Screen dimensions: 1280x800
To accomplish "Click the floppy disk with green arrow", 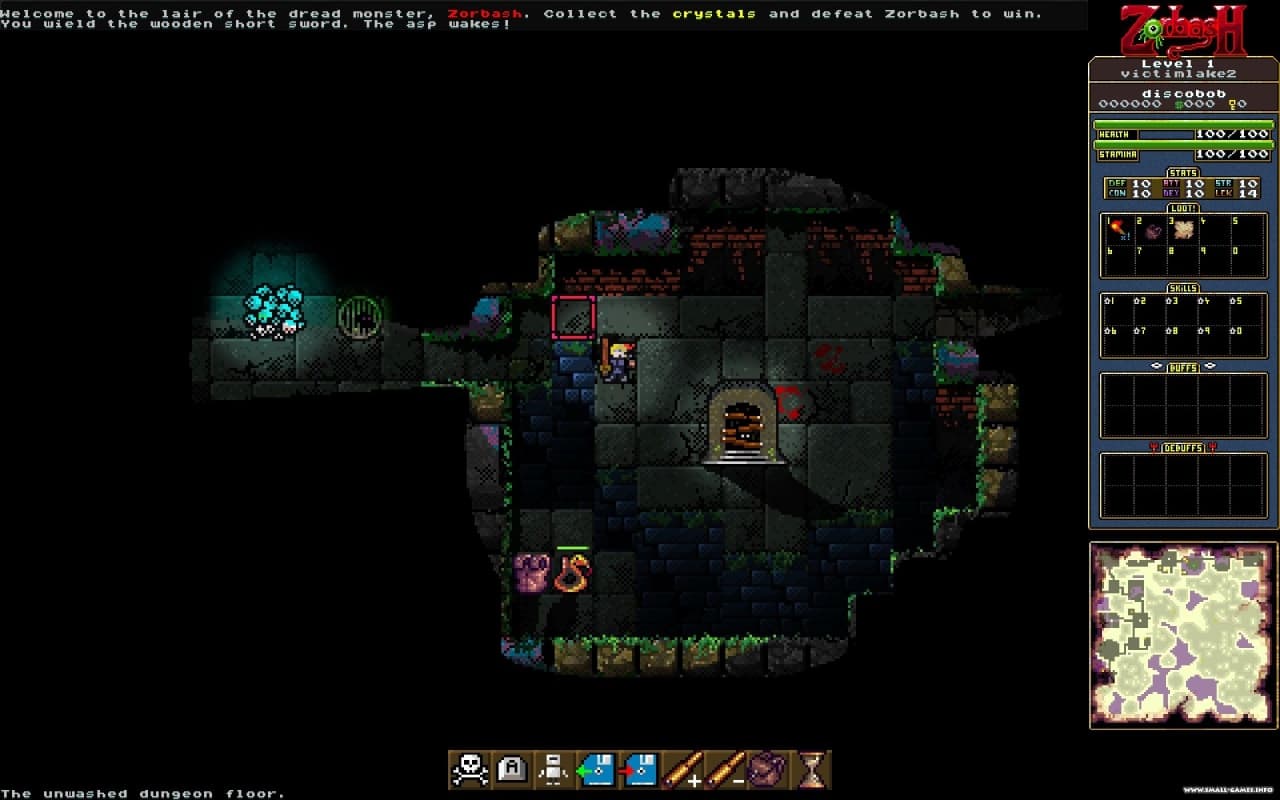I will (596, 769).
